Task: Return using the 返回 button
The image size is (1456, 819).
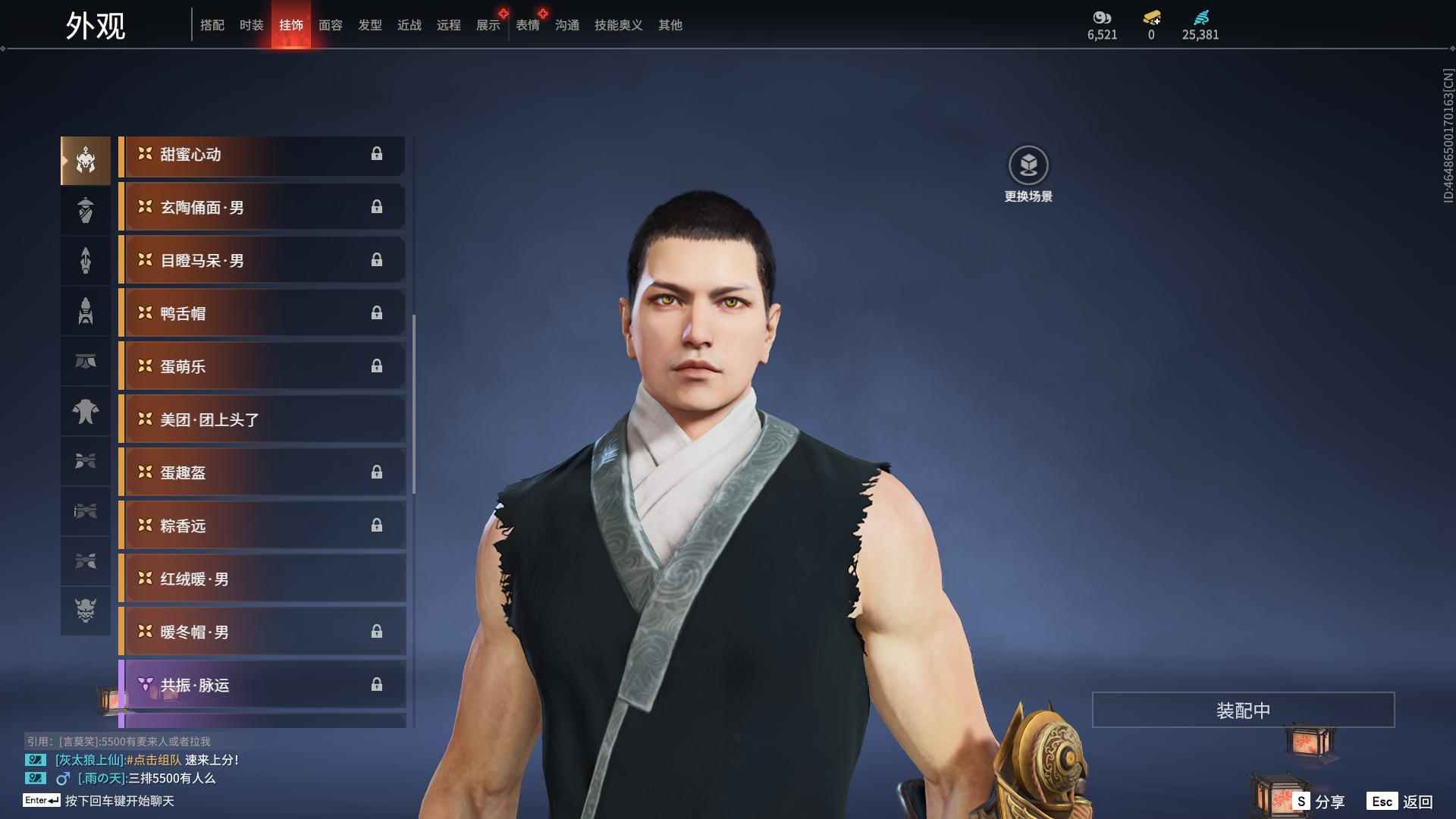Action: (1401, 802)
